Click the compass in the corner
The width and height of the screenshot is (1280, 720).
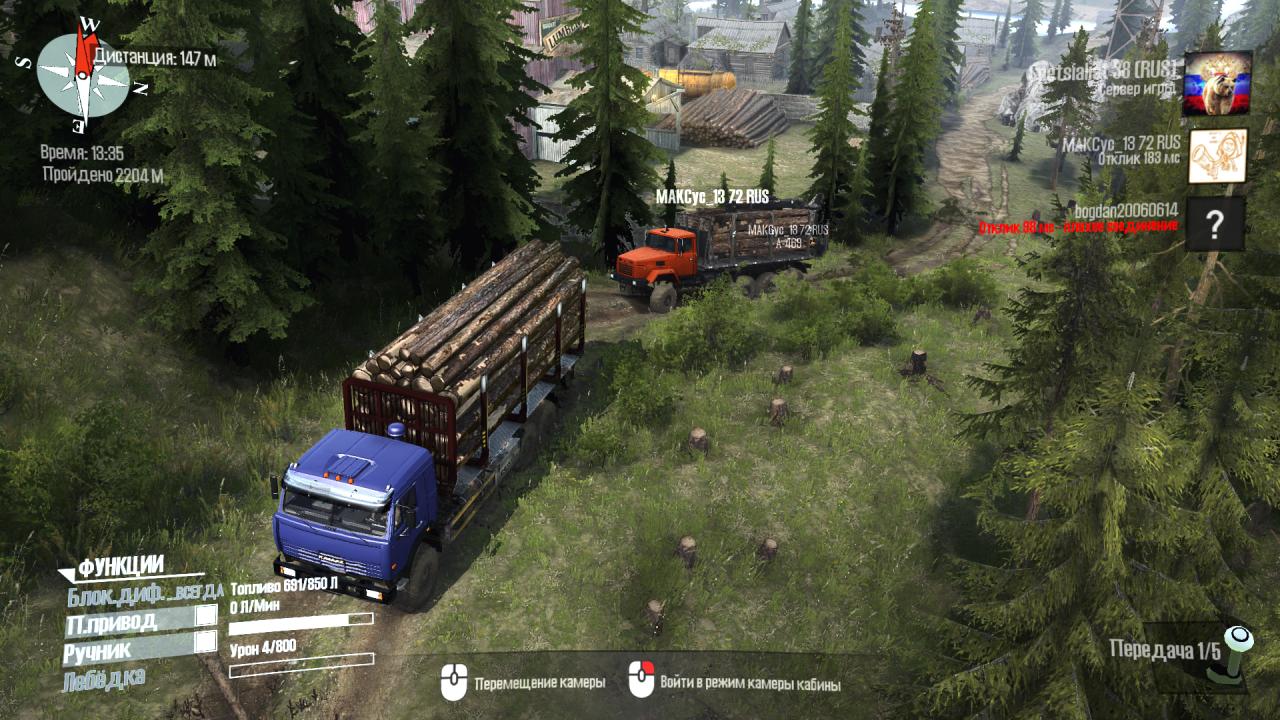pos(83,75)
